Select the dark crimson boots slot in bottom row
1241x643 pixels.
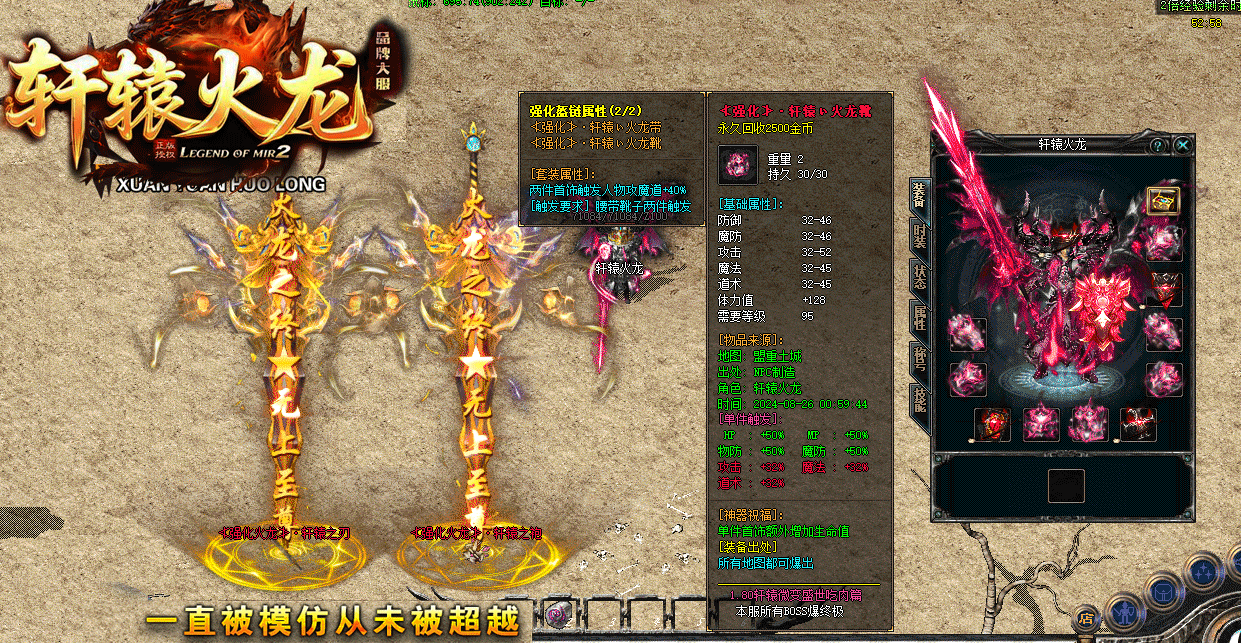1139,424
